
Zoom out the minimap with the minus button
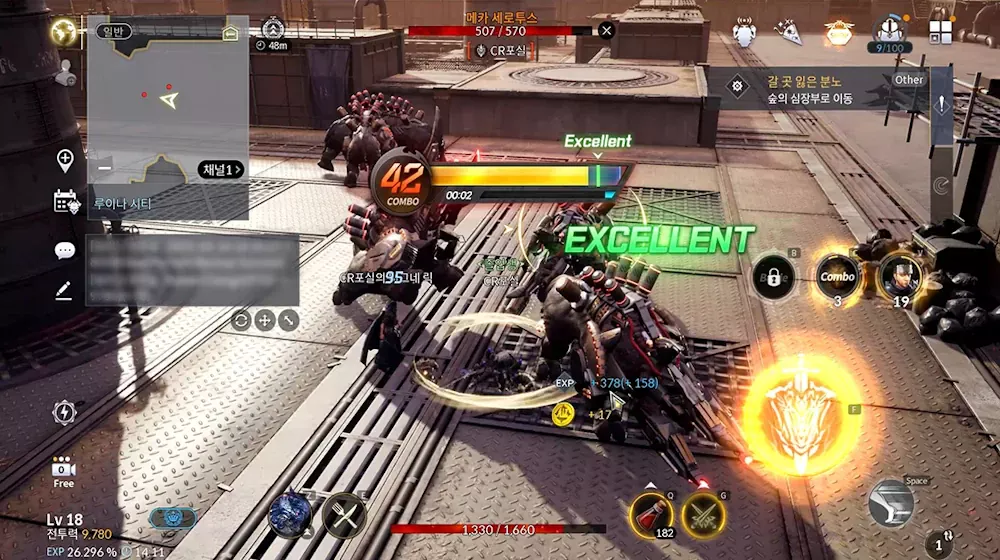(x=105, y=168)
